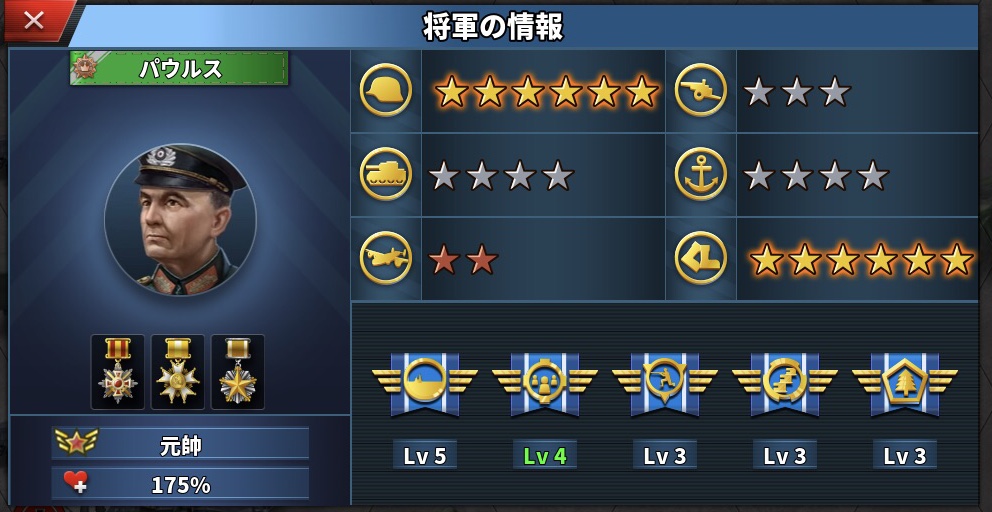This screenshot has width=992, height=512.
Task: Choose the running soldier skill badge
Action: (x=665, y=381)
